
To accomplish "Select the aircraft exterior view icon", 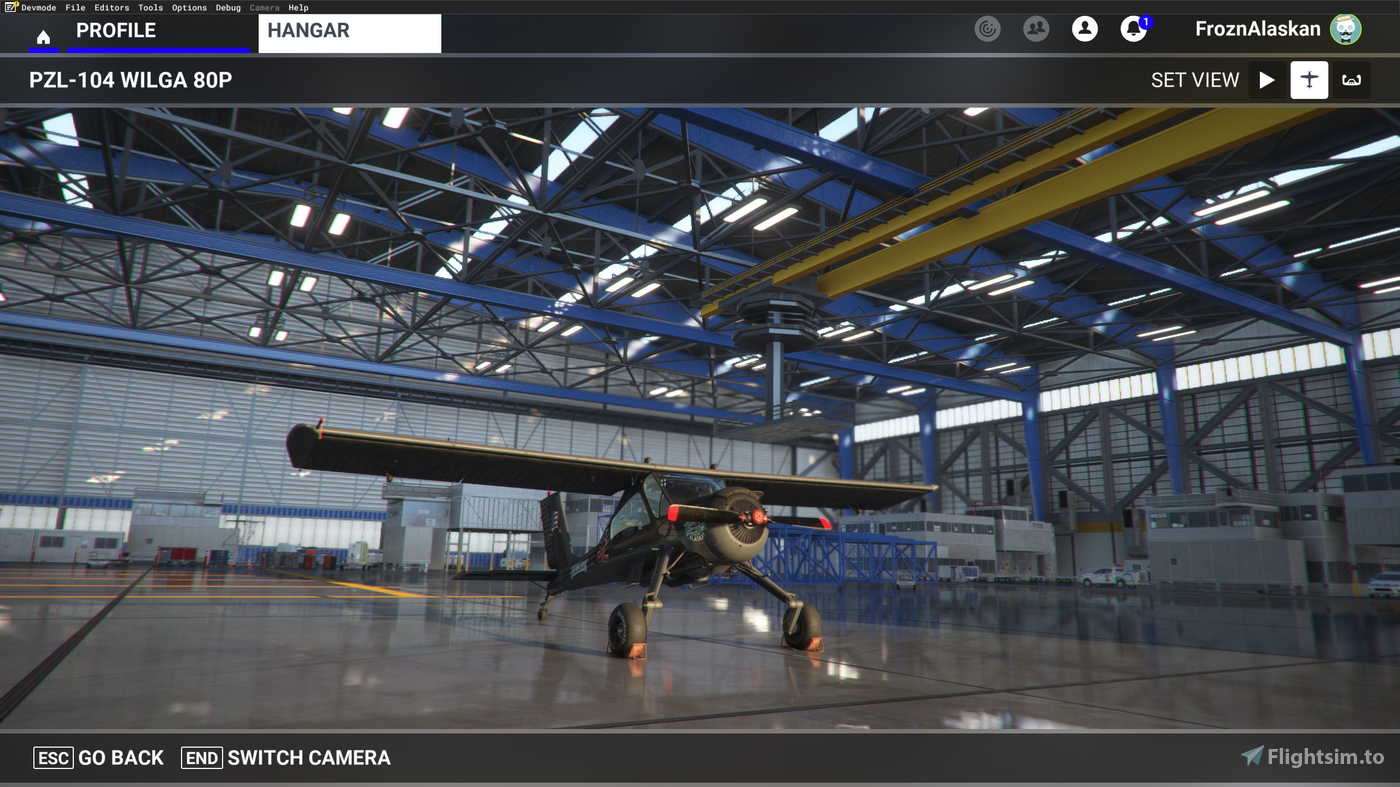I will click(1308, 80).
